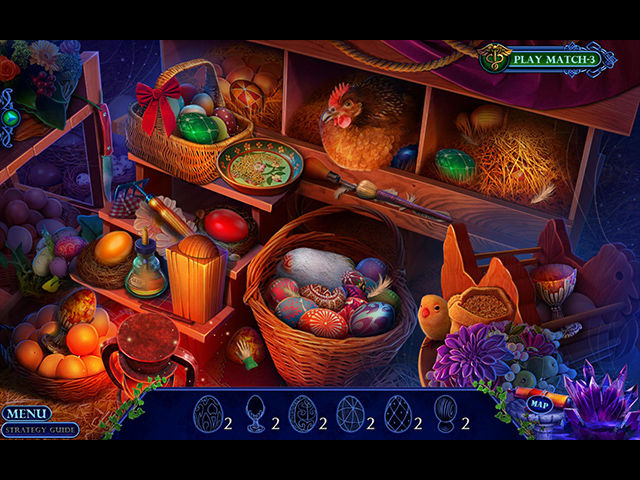Viewport: 640px width, 480px height.
Task: Open the Map
Action: (x=540, y=405)
